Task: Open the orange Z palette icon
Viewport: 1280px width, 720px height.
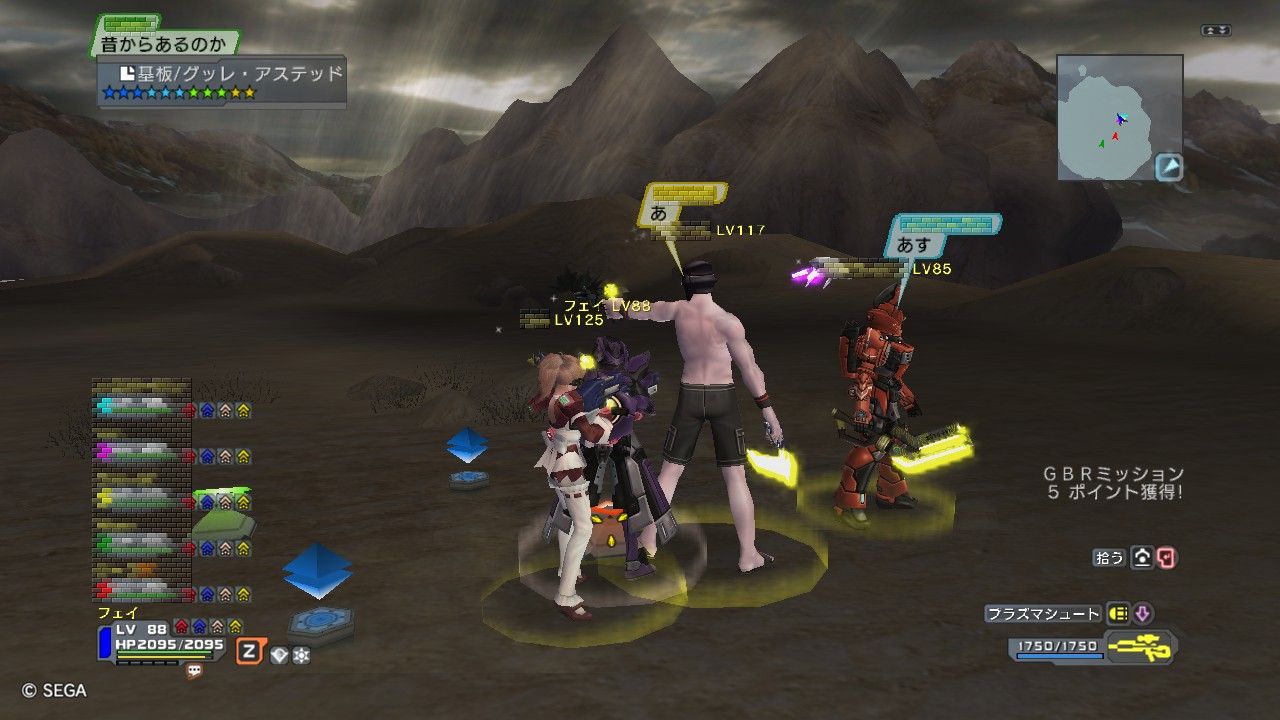Action: coord(248,653)
